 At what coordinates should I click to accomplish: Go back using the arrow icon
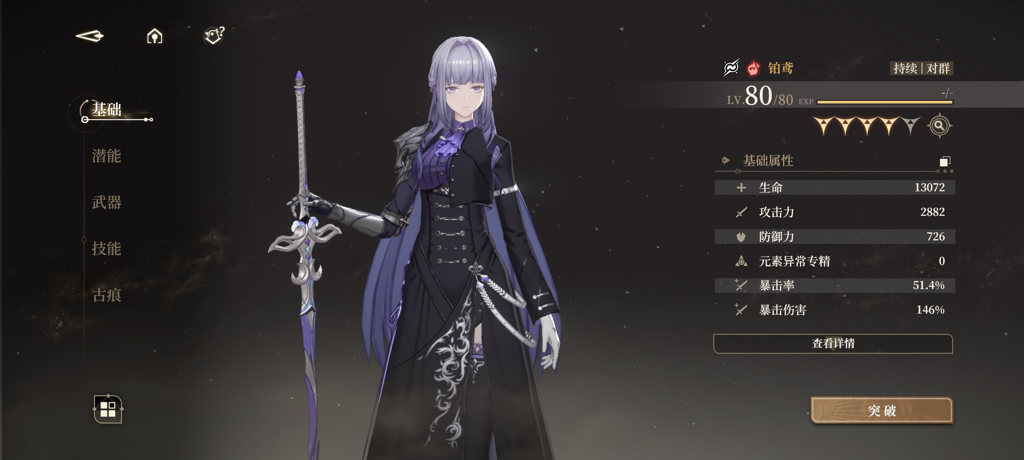tap(90, 36)
